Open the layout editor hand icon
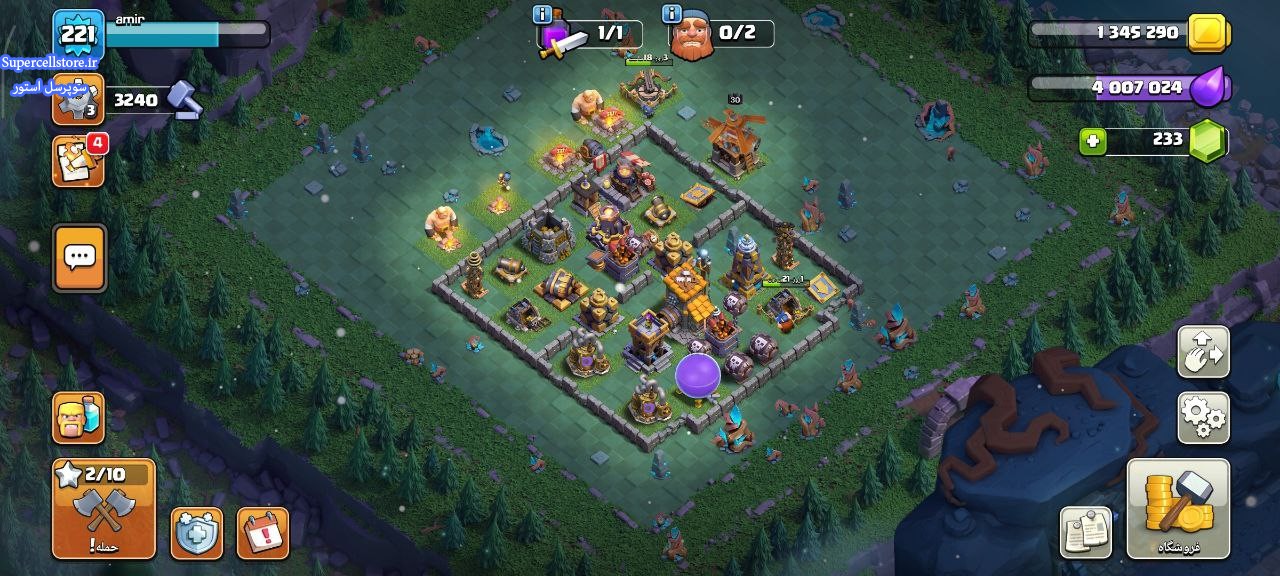The width and height of the screenshot is (1280, 576). (1203, 351)
